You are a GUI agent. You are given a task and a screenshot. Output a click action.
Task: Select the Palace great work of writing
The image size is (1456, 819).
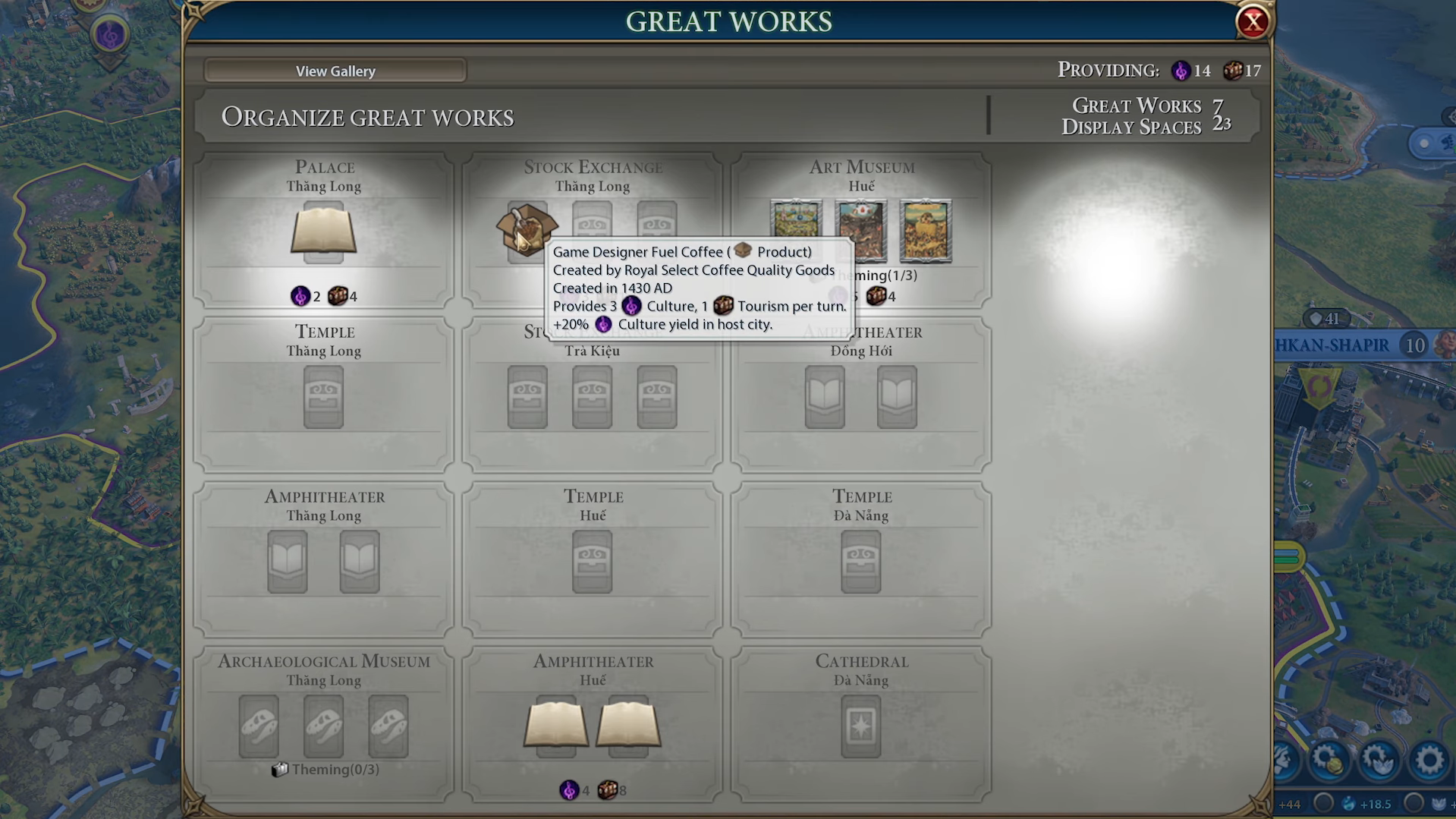tap(323, 232)
